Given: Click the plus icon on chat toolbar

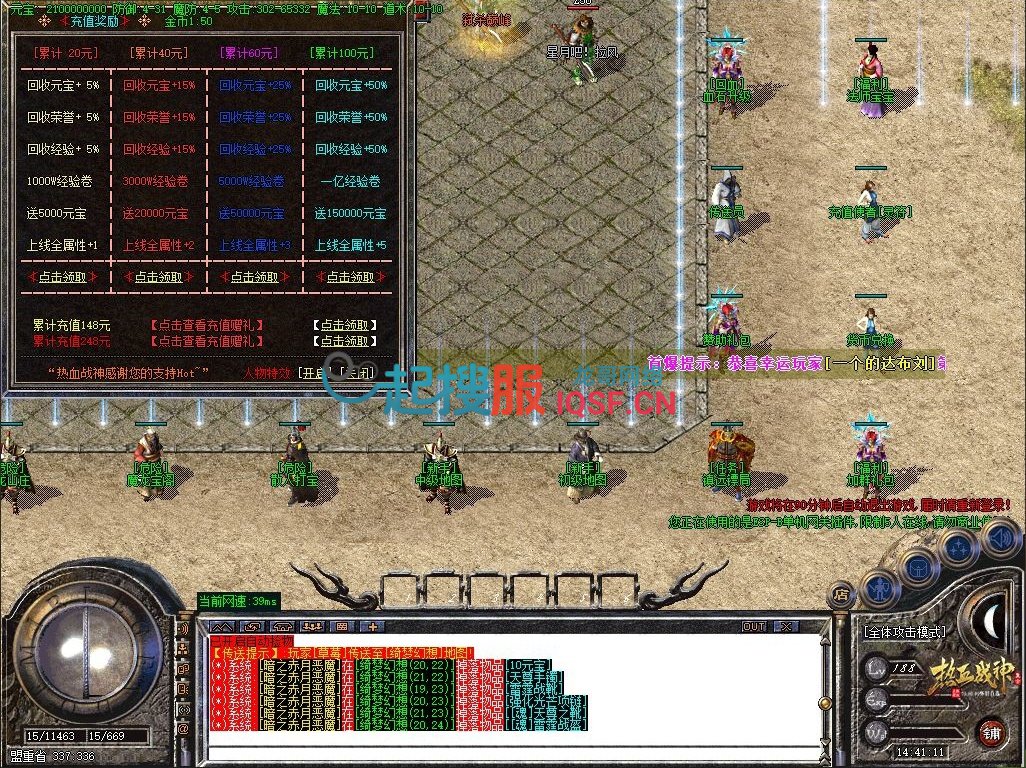Looking at the screenshot, I should (373, 627).
